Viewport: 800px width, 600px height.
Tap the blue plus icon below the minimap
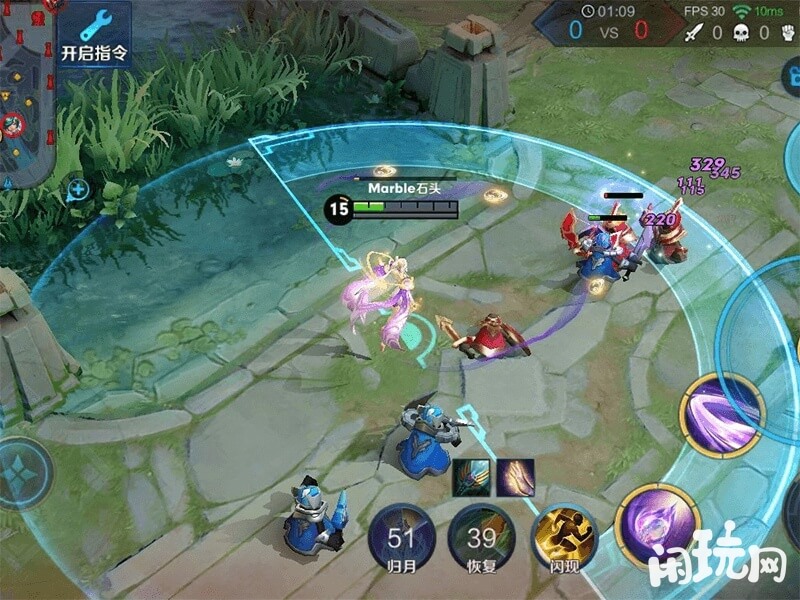click(x=78, y=188)
